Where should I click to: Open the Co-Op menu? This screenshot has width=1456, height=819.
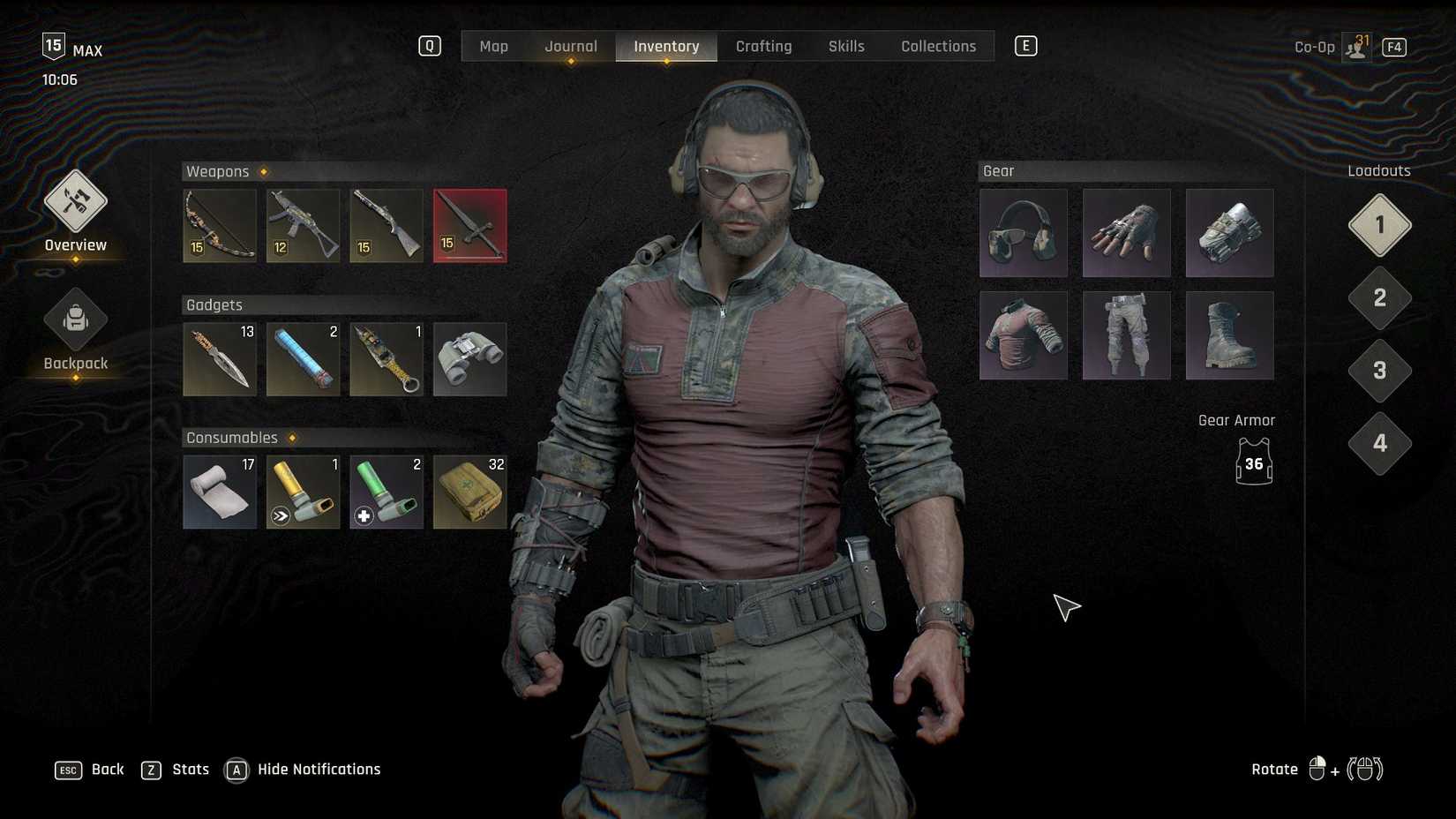(x=1313, y=46)
